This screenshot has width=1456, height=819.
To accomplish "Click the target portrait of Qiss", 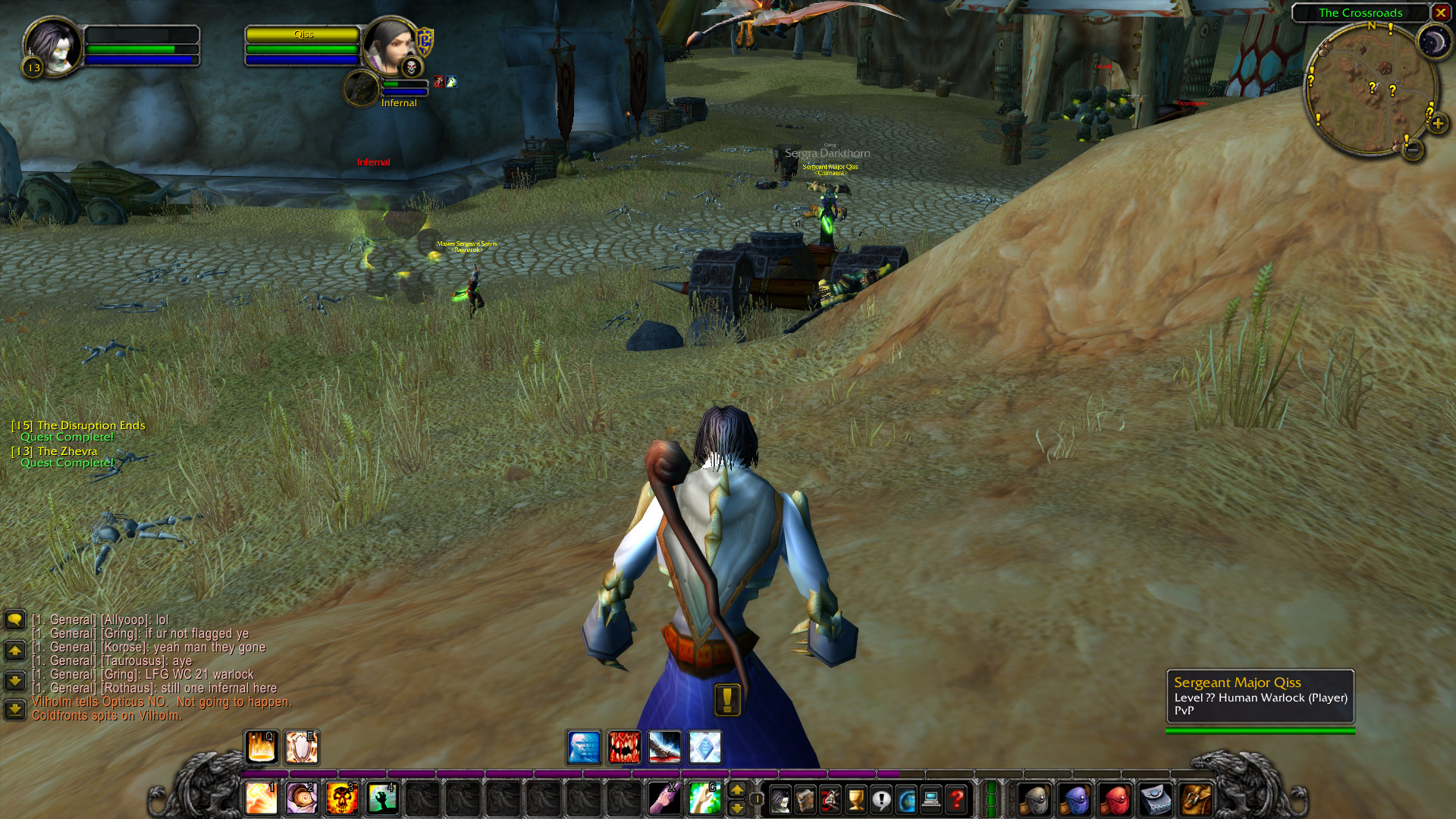I will [x=391, y=45].
